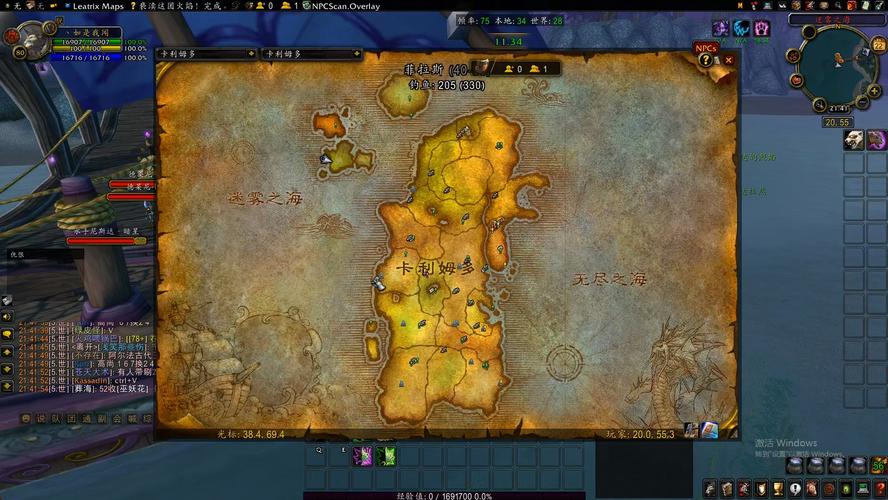Activate the green plant ability on action bar
The height and width of the screenshot is (500, 888).
pos(386,456)
